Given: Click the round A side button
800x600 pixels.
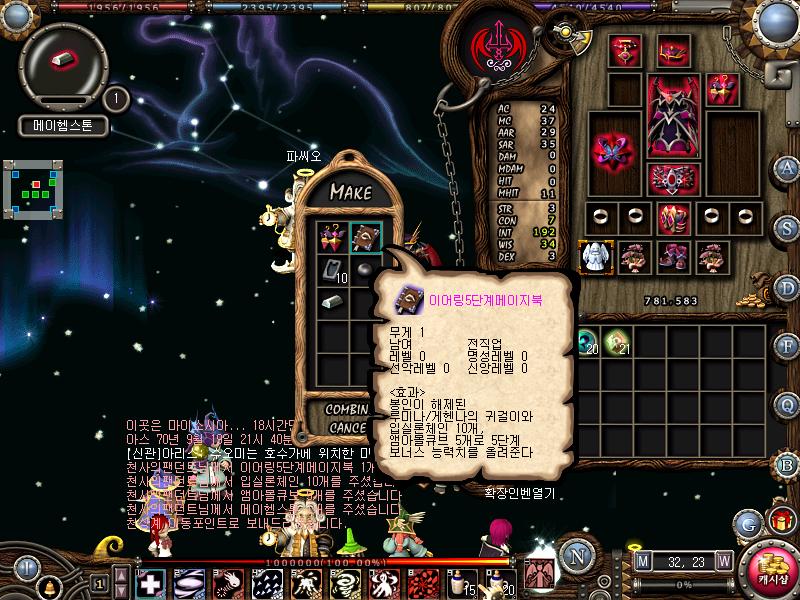Looking at the screenshot, I should click(x=787, y=168).
